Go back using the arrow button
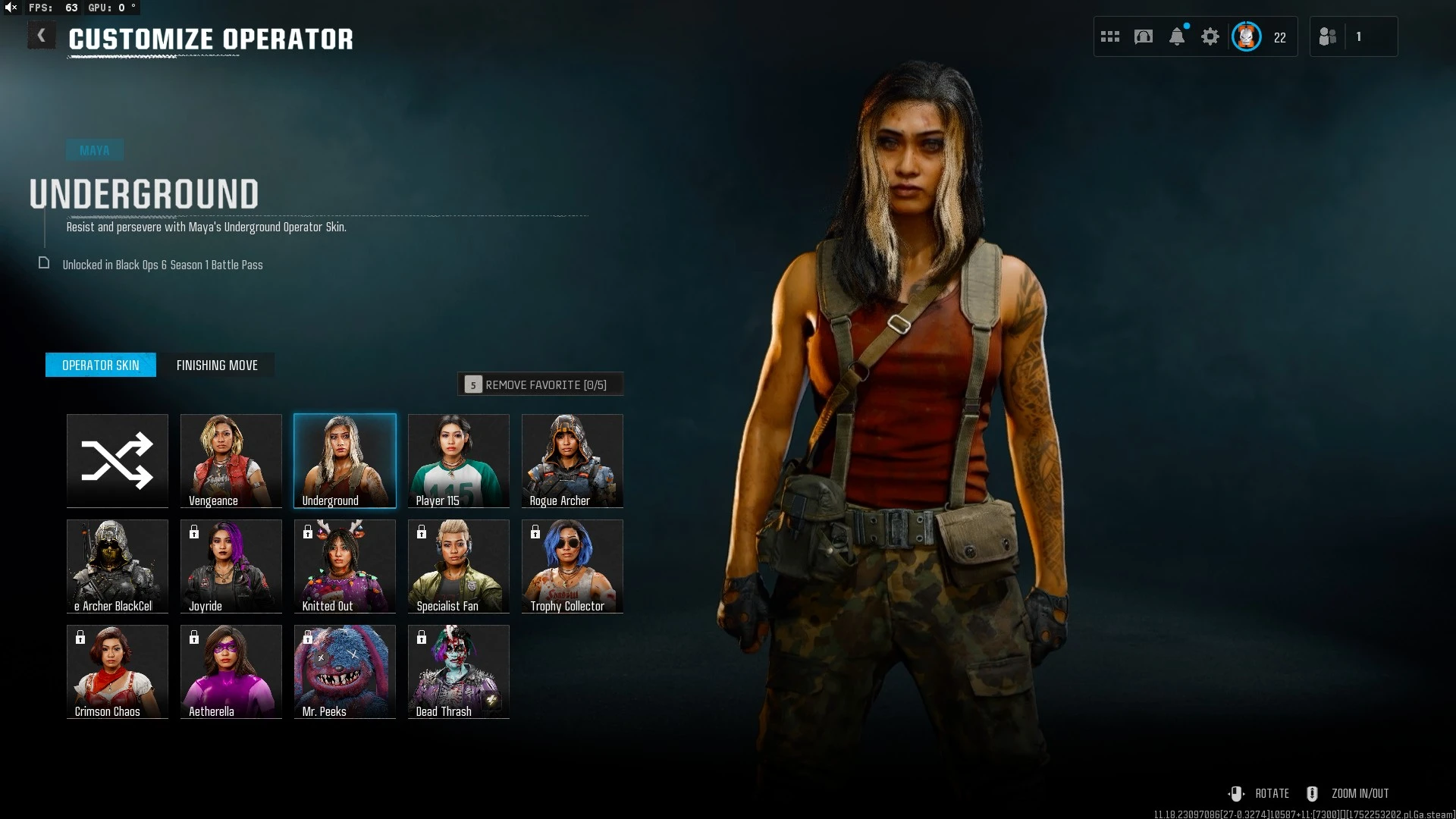The width and height of the screenshot is (1456, 819). point(42,36)
